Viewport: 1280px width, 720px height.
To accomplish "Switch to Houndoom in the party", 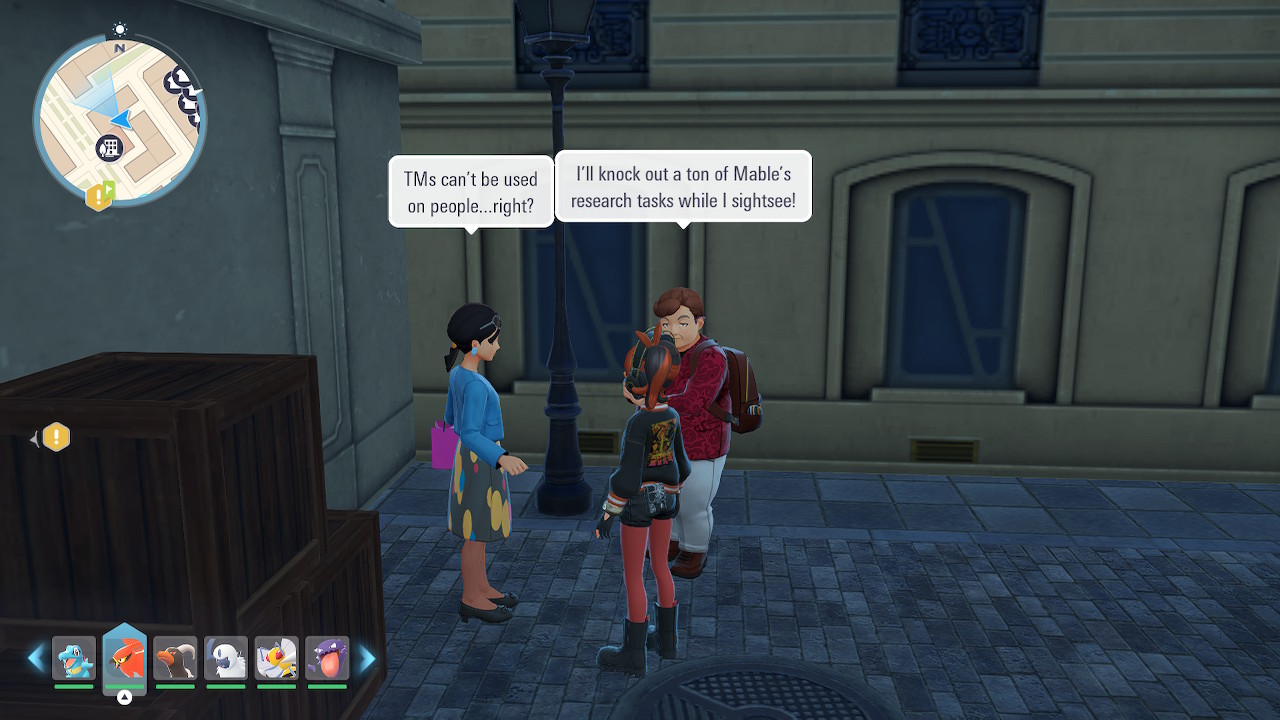I will pos(176,658).
